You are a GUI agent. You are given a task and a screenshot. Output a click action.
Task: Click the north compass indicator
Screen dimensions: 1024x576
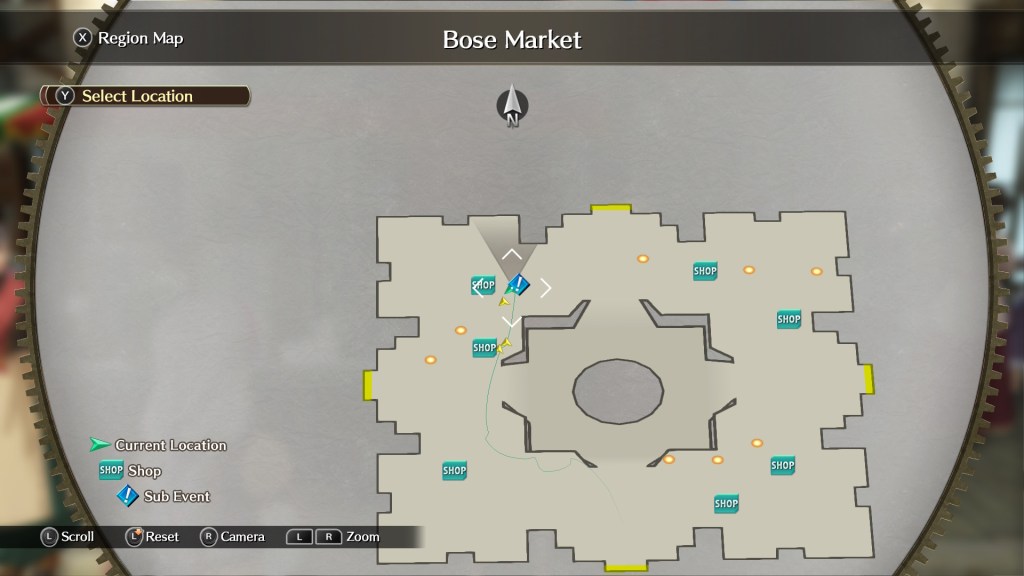[x=512, y=106]
